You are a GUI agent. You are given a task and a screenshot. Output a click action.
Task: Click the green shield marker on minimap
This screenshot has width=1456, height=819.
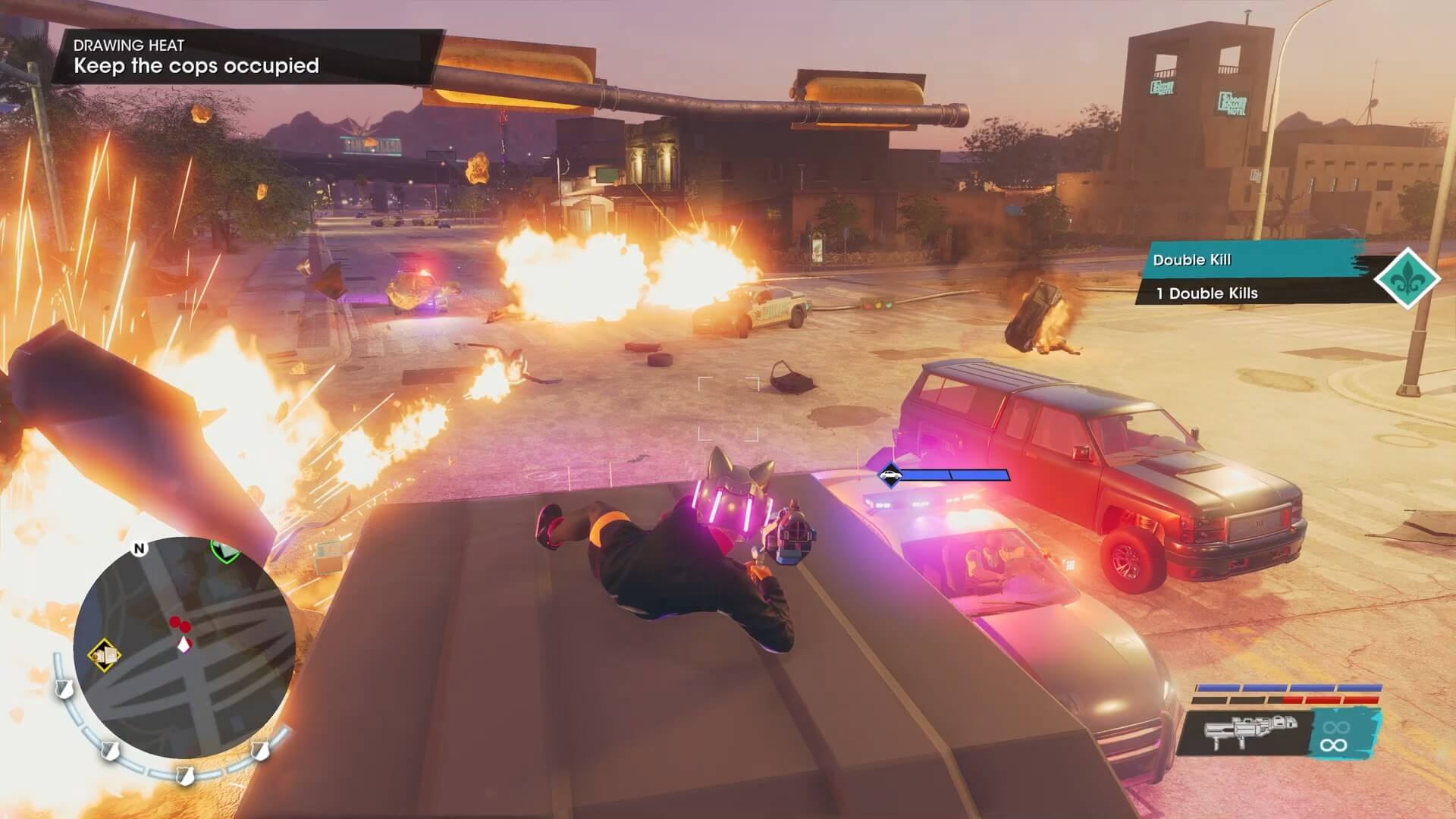click(x=224, y=551)
